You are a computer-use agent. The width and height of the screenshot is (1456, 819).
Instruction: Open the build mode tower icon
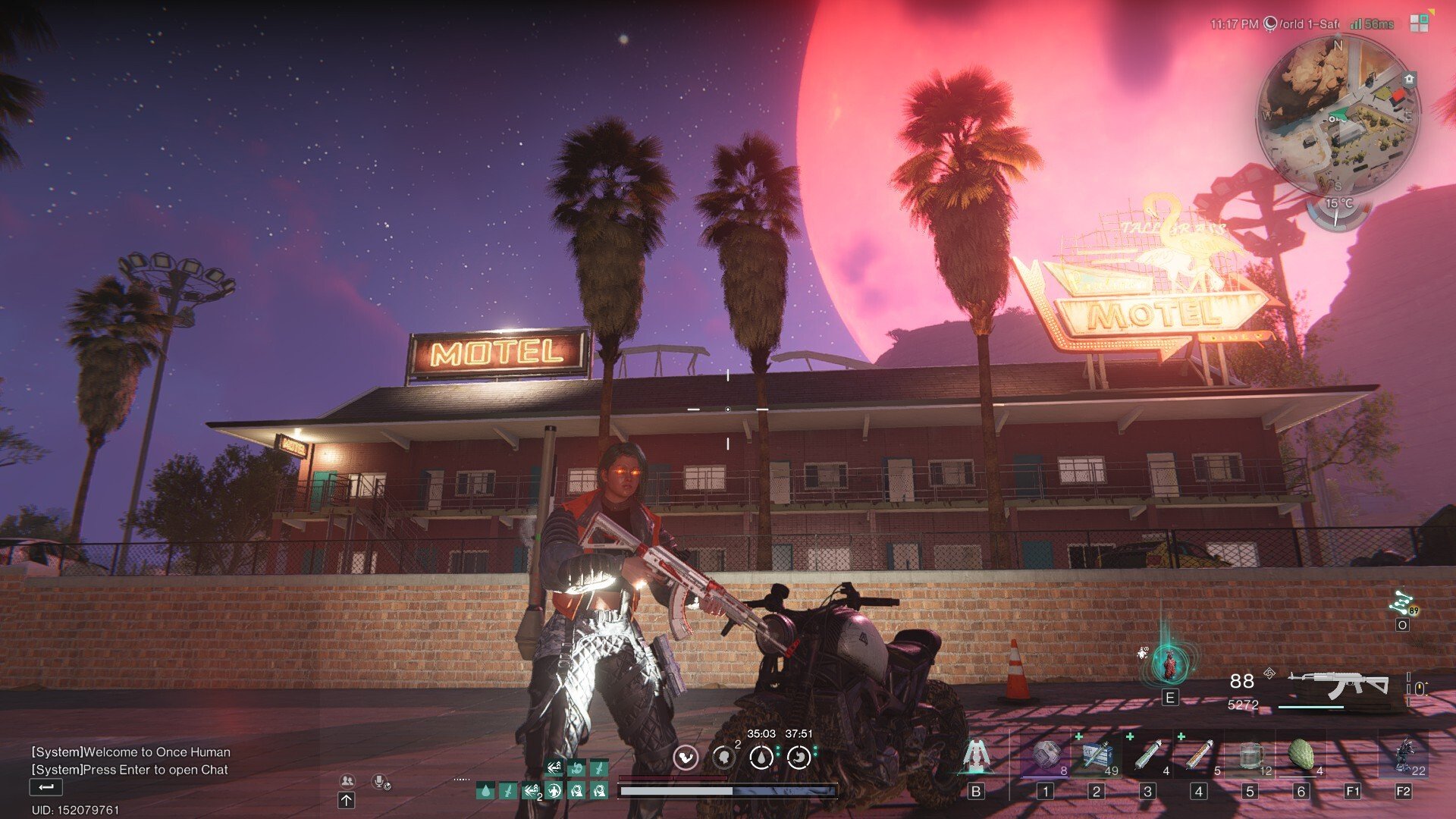click(x=976, y=755)
